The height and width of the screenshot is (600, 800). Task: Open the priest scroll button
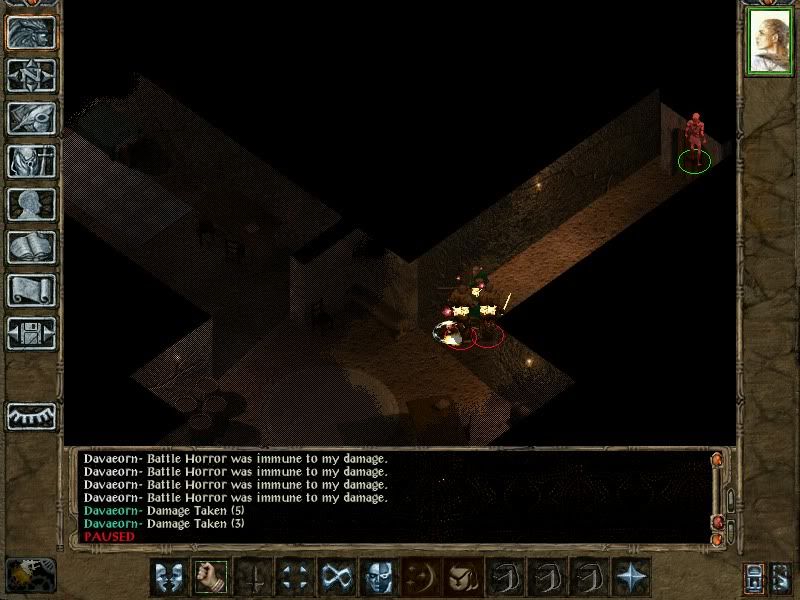click(31, 290)
